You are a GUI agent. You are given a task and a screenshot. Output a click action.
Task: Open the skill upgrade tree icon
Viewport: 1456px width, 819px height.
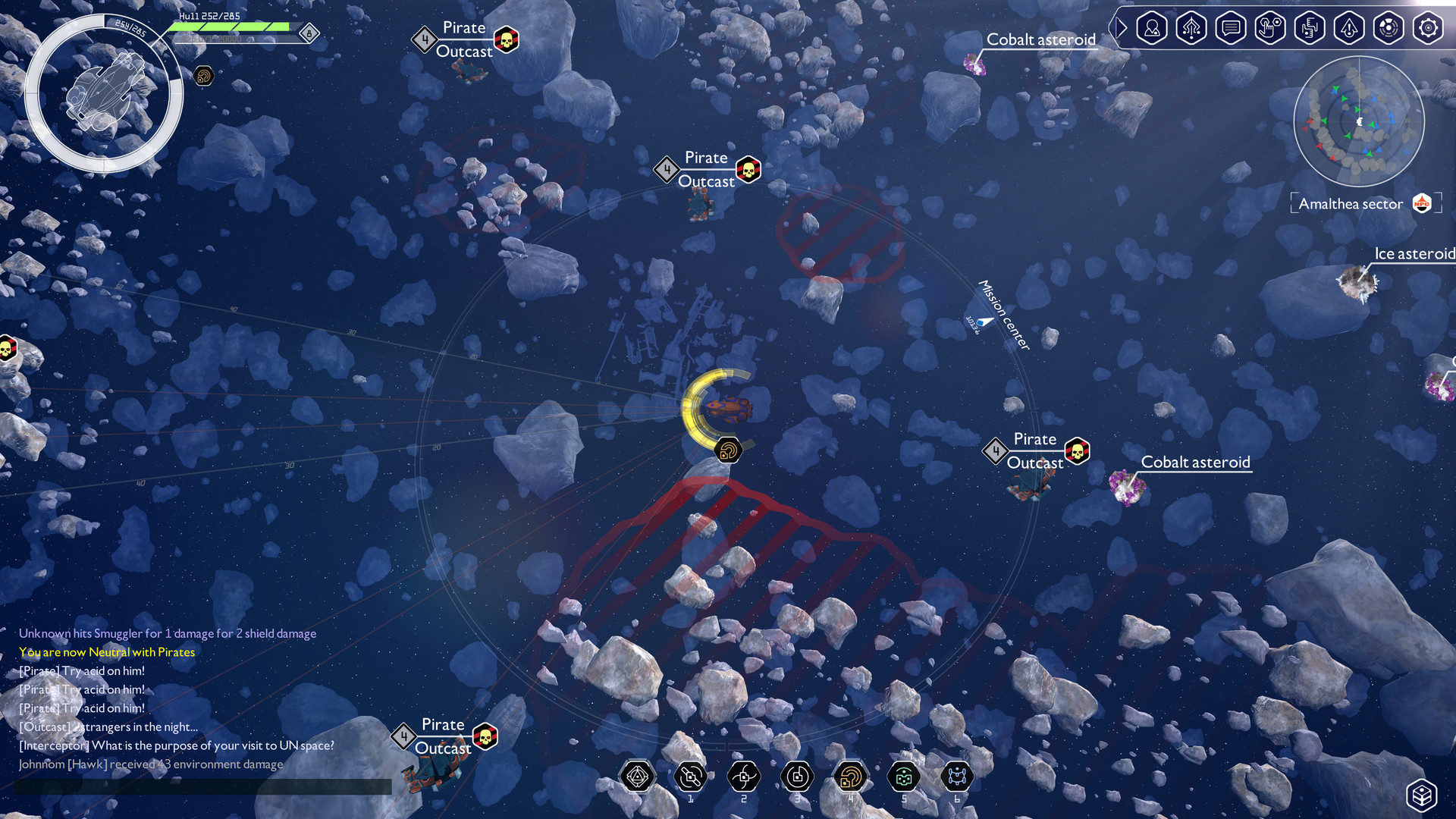[1191, 28]
